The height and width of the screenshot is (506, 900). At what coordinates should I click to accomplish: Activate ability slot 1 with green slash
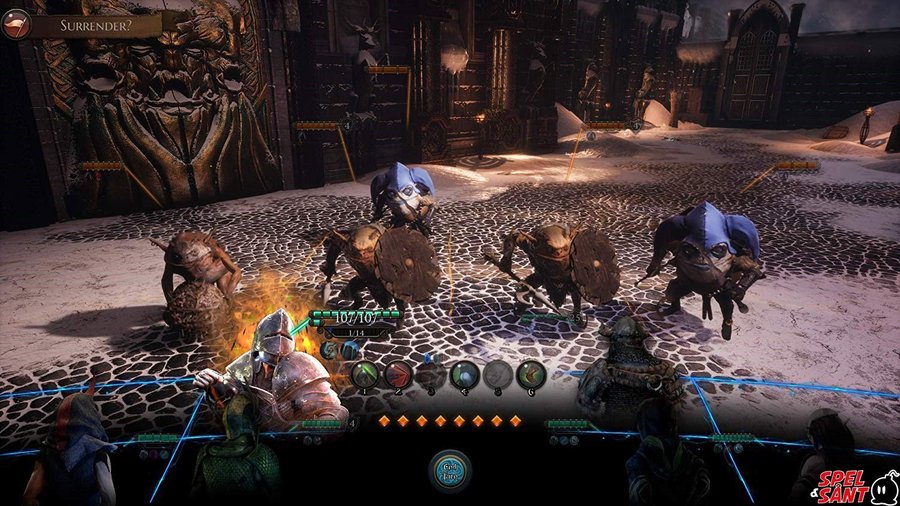366,375
